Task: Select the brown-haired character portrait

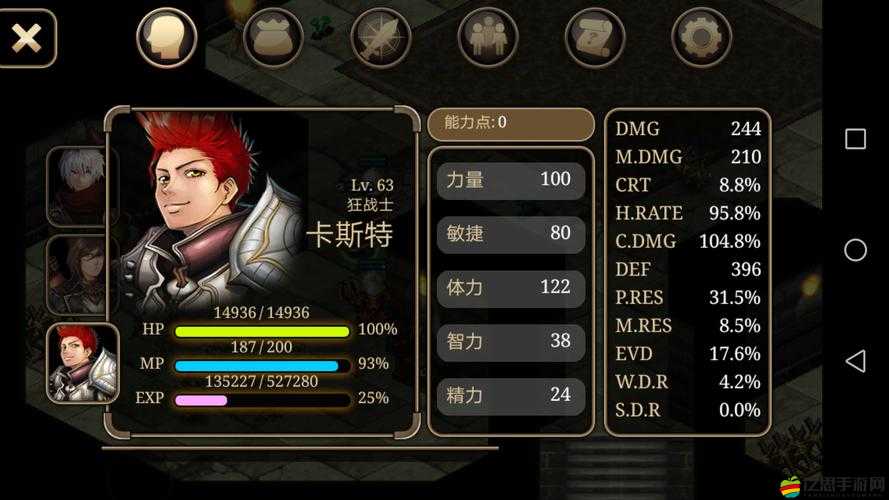Action: [x=83, y=275]
